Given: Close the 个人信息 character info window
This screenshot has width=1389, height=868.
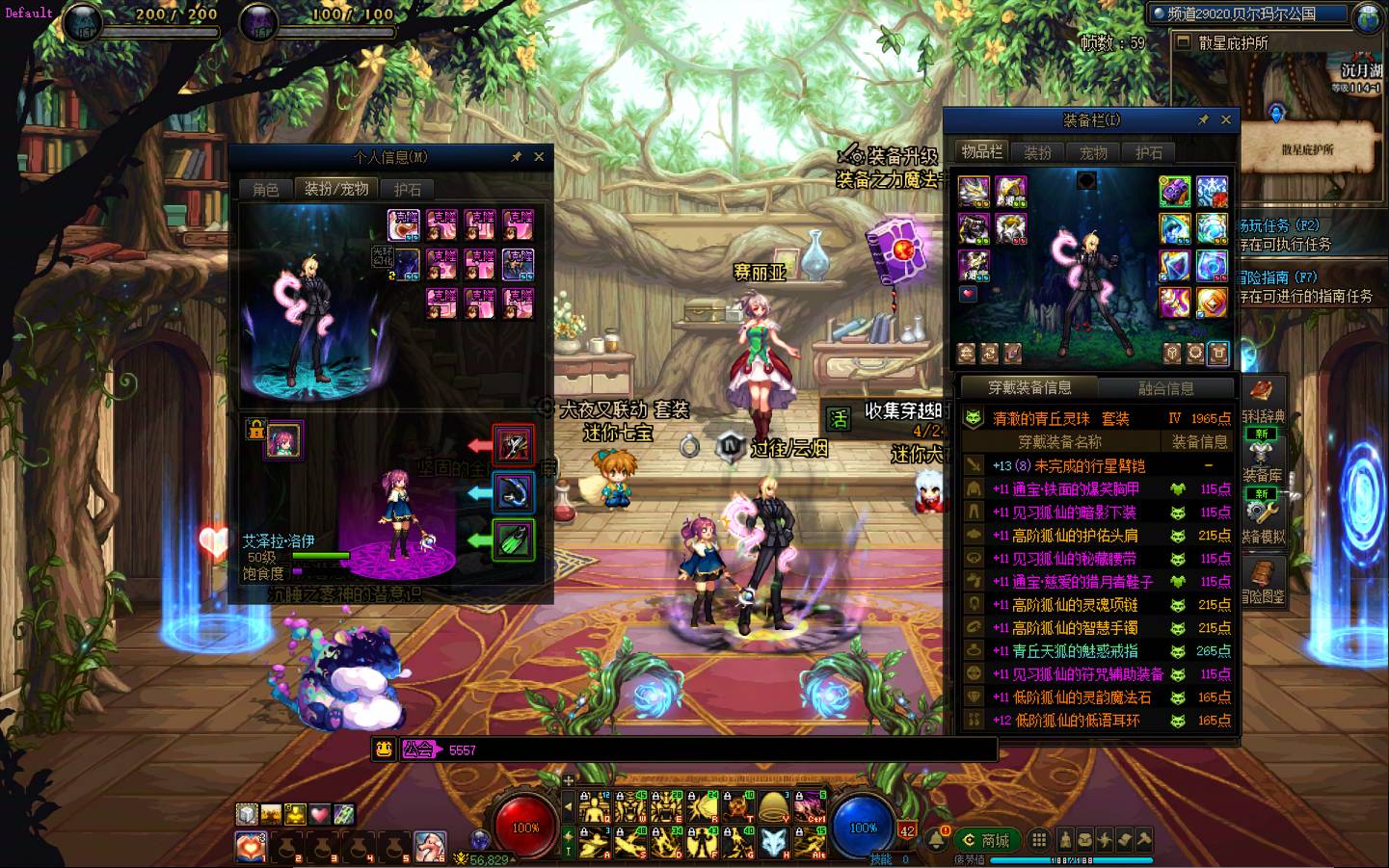Looking at the screenshot, I should pyautogui.click(x=539, y=157).
